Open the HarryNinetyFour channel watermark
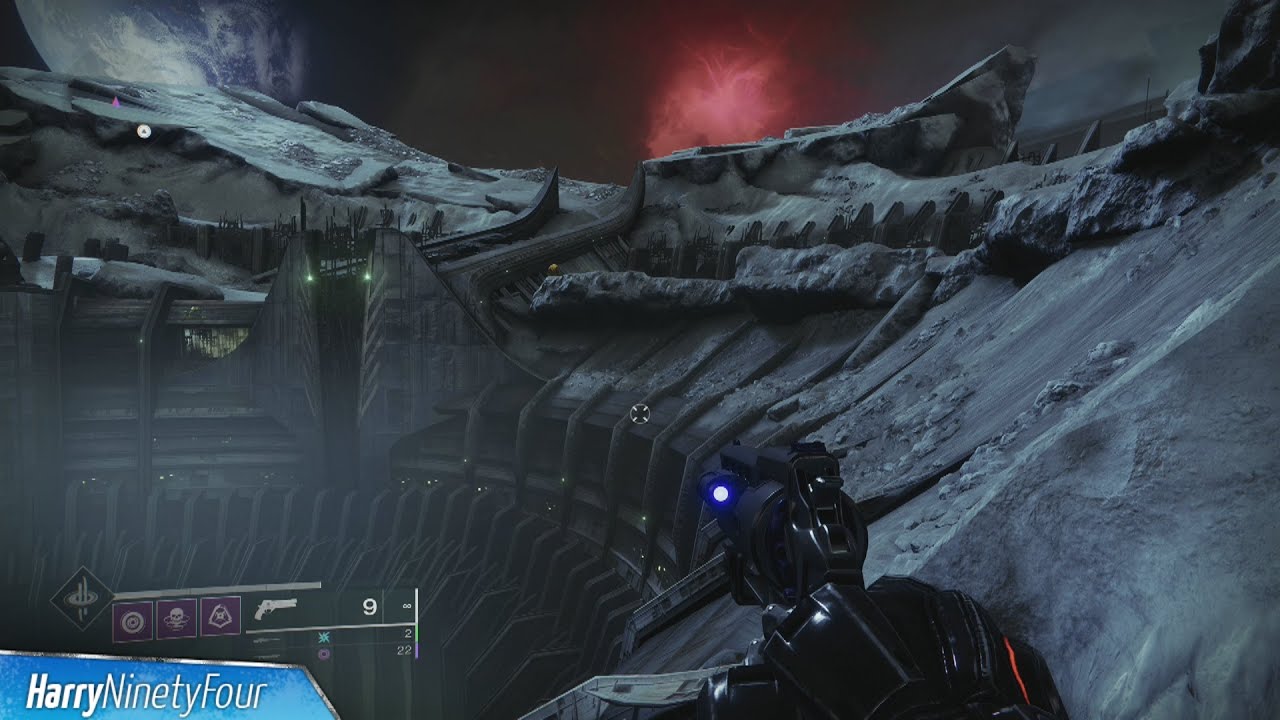The width and height of the screenshot is (1280, 720). coord(150,690)
